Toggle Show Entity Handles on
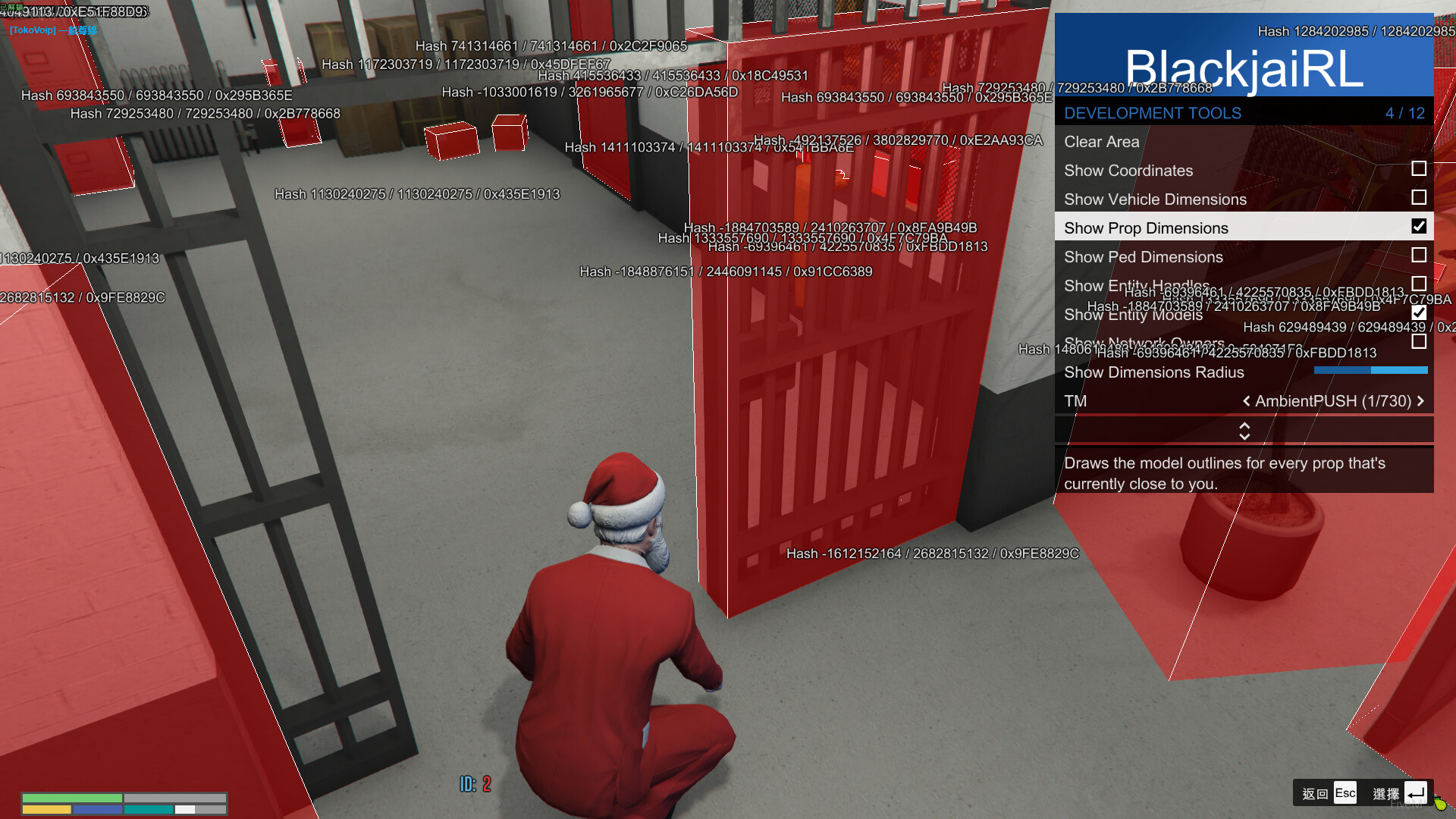Viewport: 1456px width, 819px height. [x=1417, y=284]
